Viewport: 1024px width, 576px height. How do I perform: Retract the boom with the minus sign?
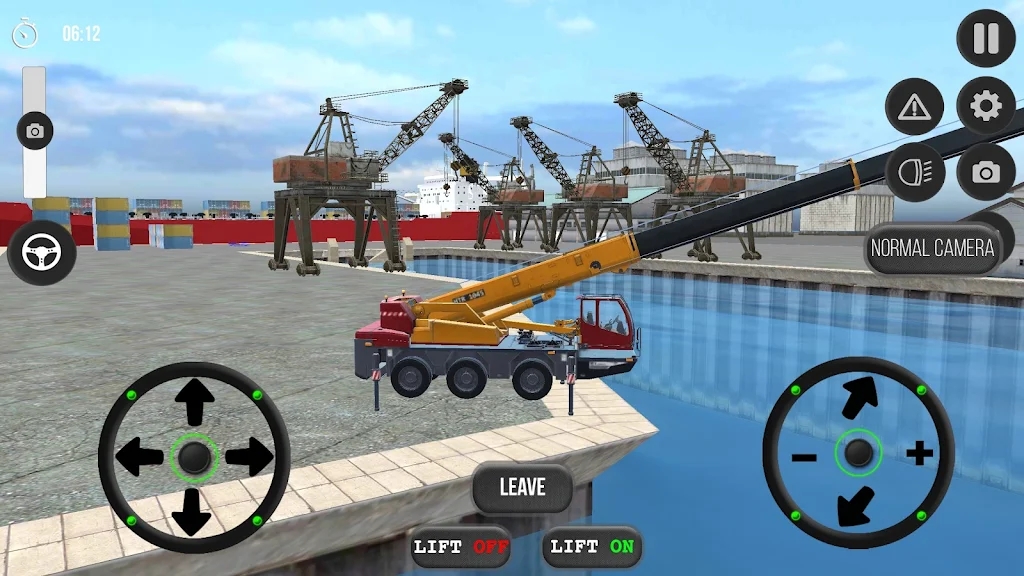804,457
